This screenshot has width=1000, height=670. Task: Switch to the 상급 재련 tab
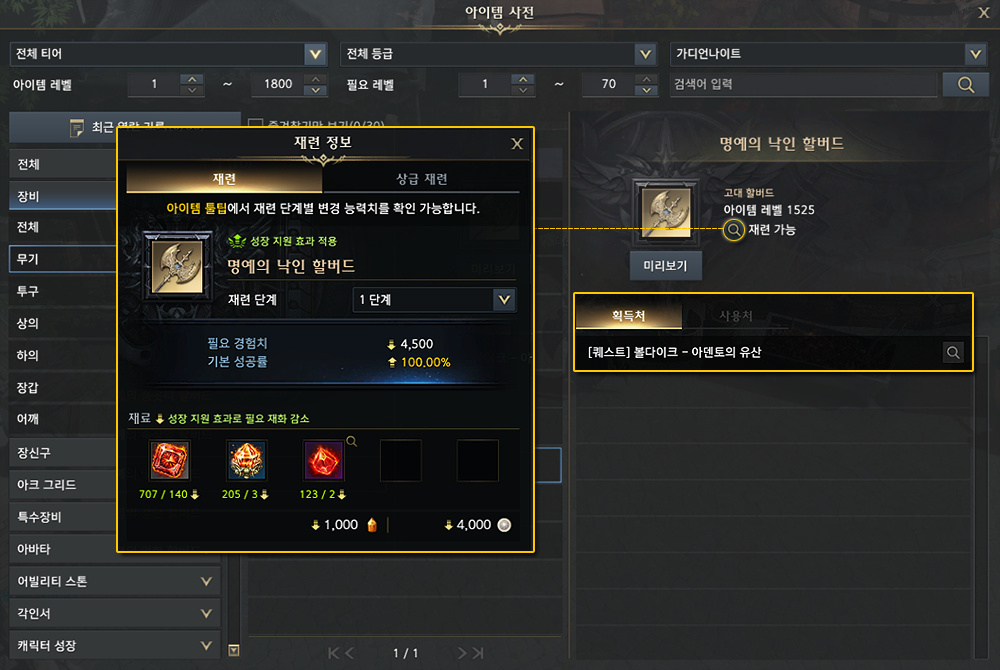421,179
